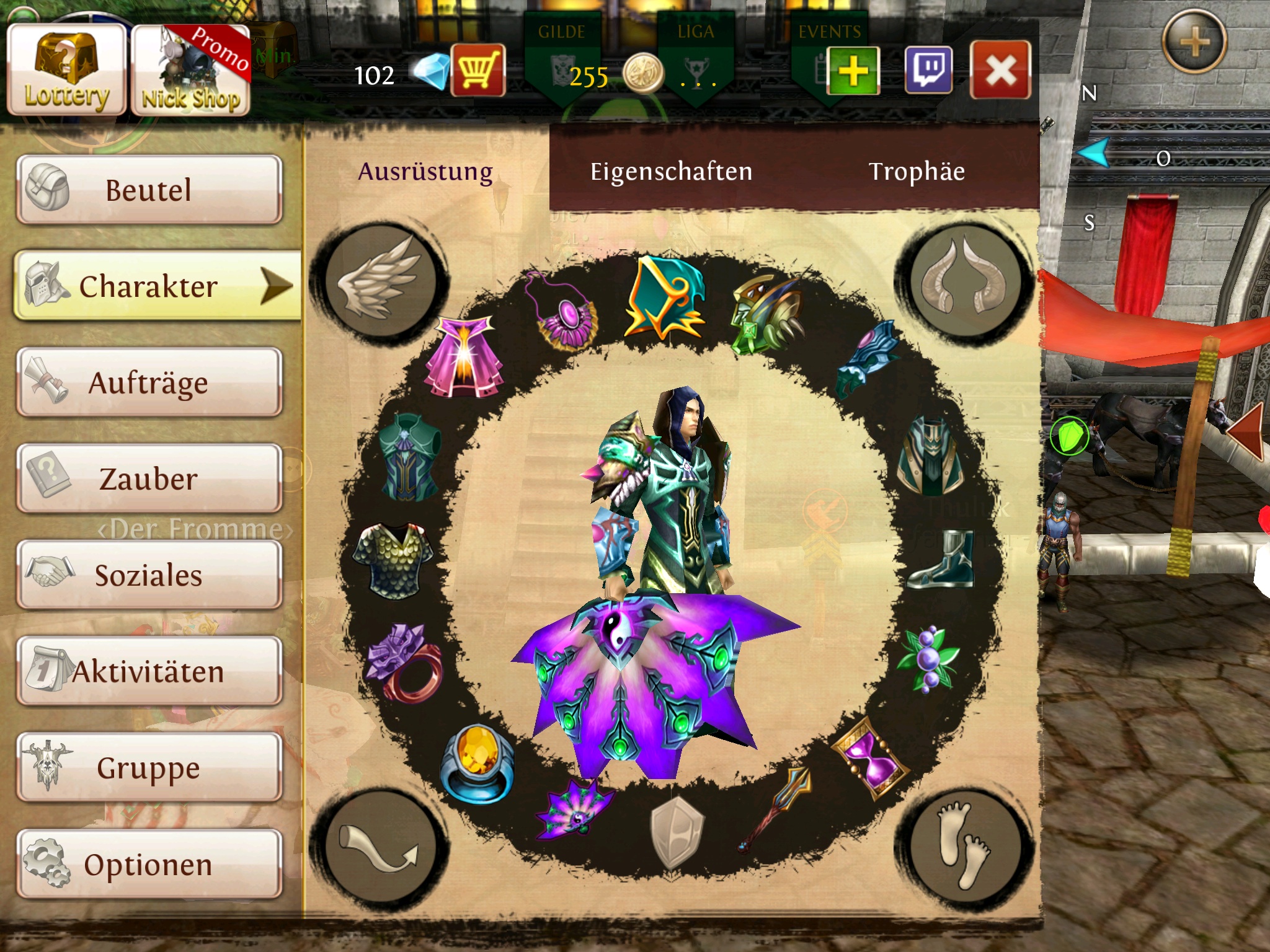Open the Lottery chest
This screenshot has width=1270, height=952.
tap(67, 70)
